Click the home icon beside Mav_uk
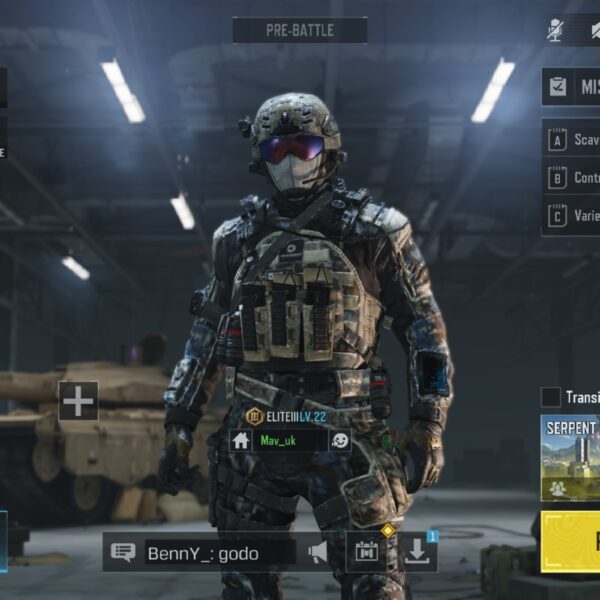Image resolution: width=600 pixels, height=600 pixels. [x=241, y=440]
